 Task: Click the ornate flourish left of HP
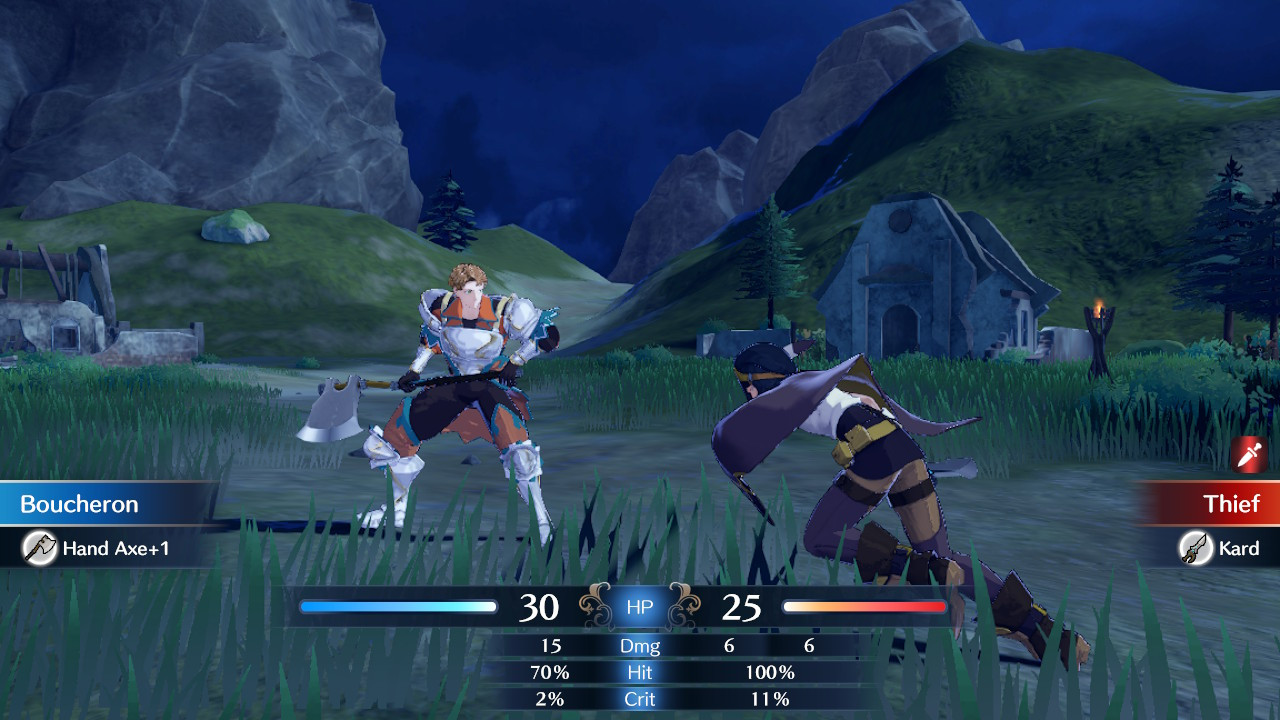[594, 606]
